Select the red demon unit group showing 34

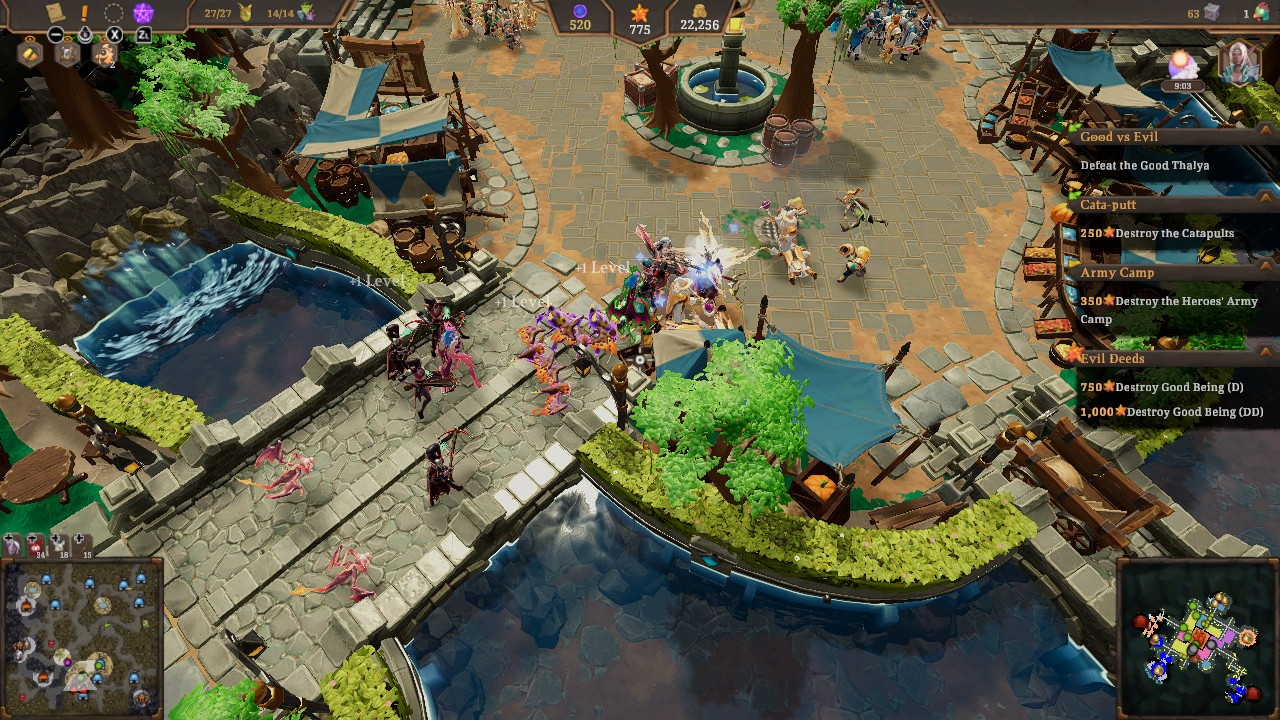(x=35, y=547)
